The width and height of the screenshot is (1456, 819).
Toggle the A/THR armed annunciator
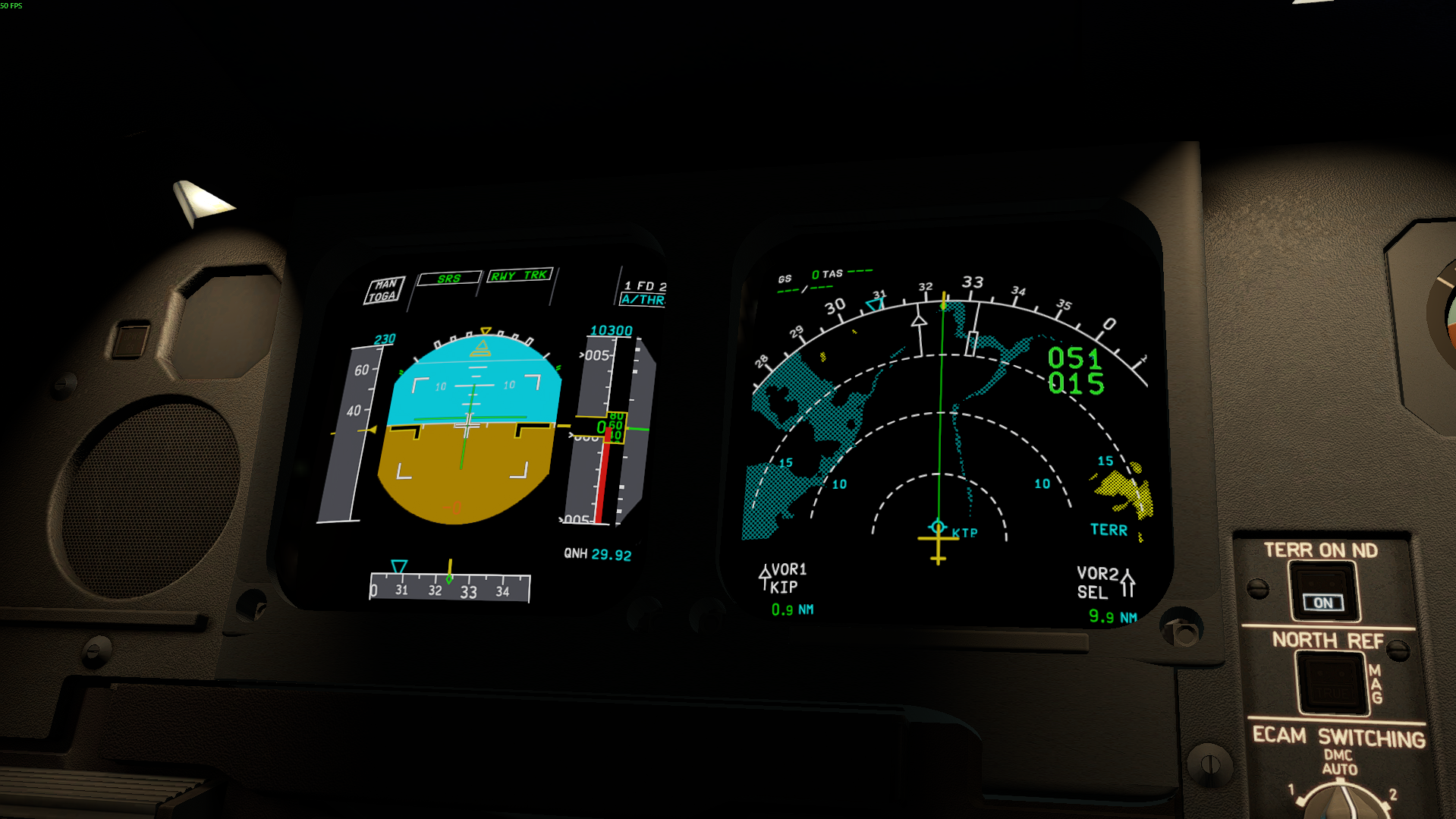pos(641,301)
